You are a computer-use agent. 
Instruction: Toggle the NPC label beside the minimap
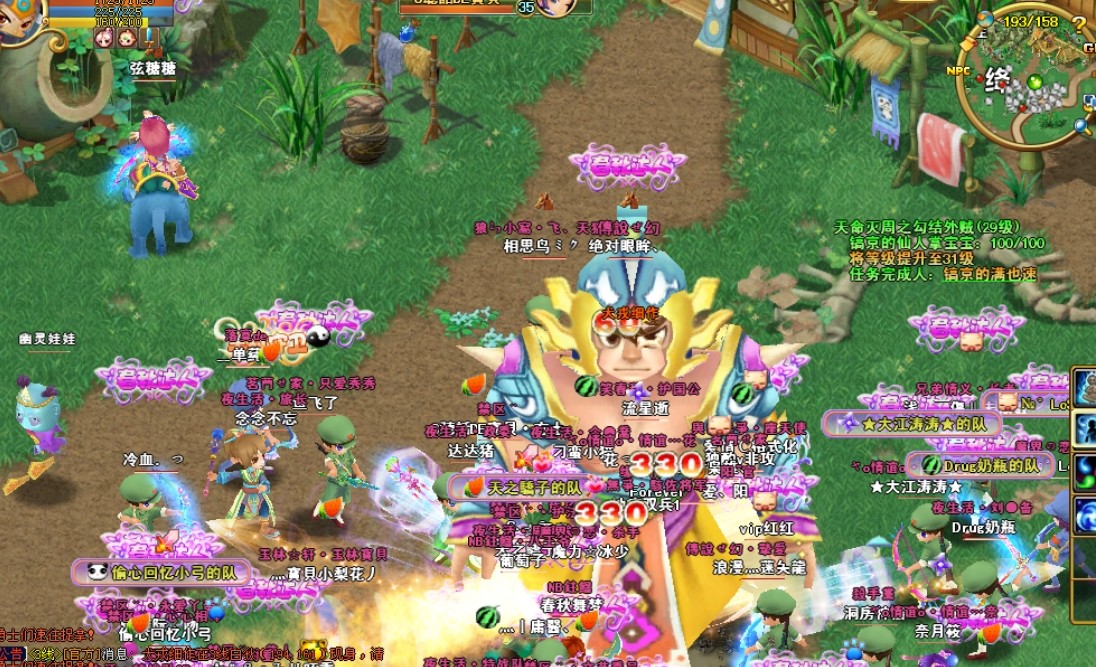[960, 71]
